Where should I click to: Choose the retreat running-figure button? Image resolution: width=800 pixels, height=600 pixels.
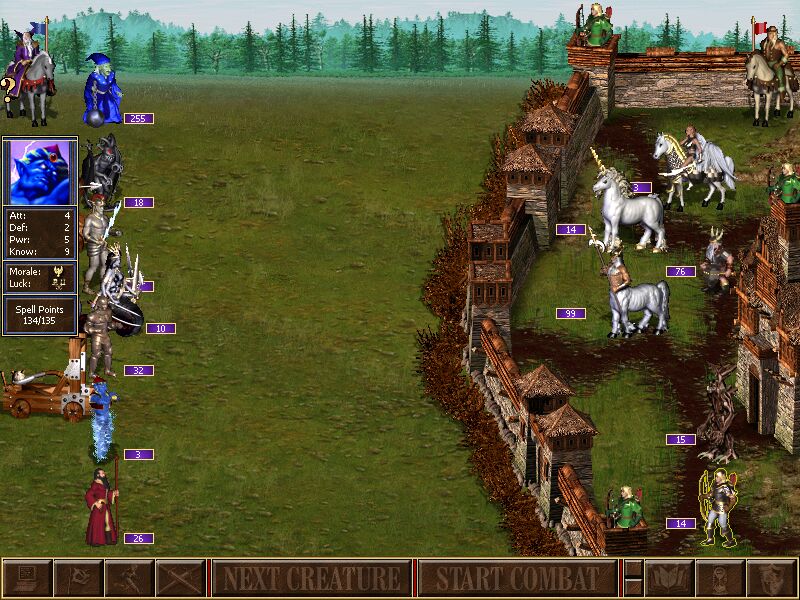[x=130, y=578]
